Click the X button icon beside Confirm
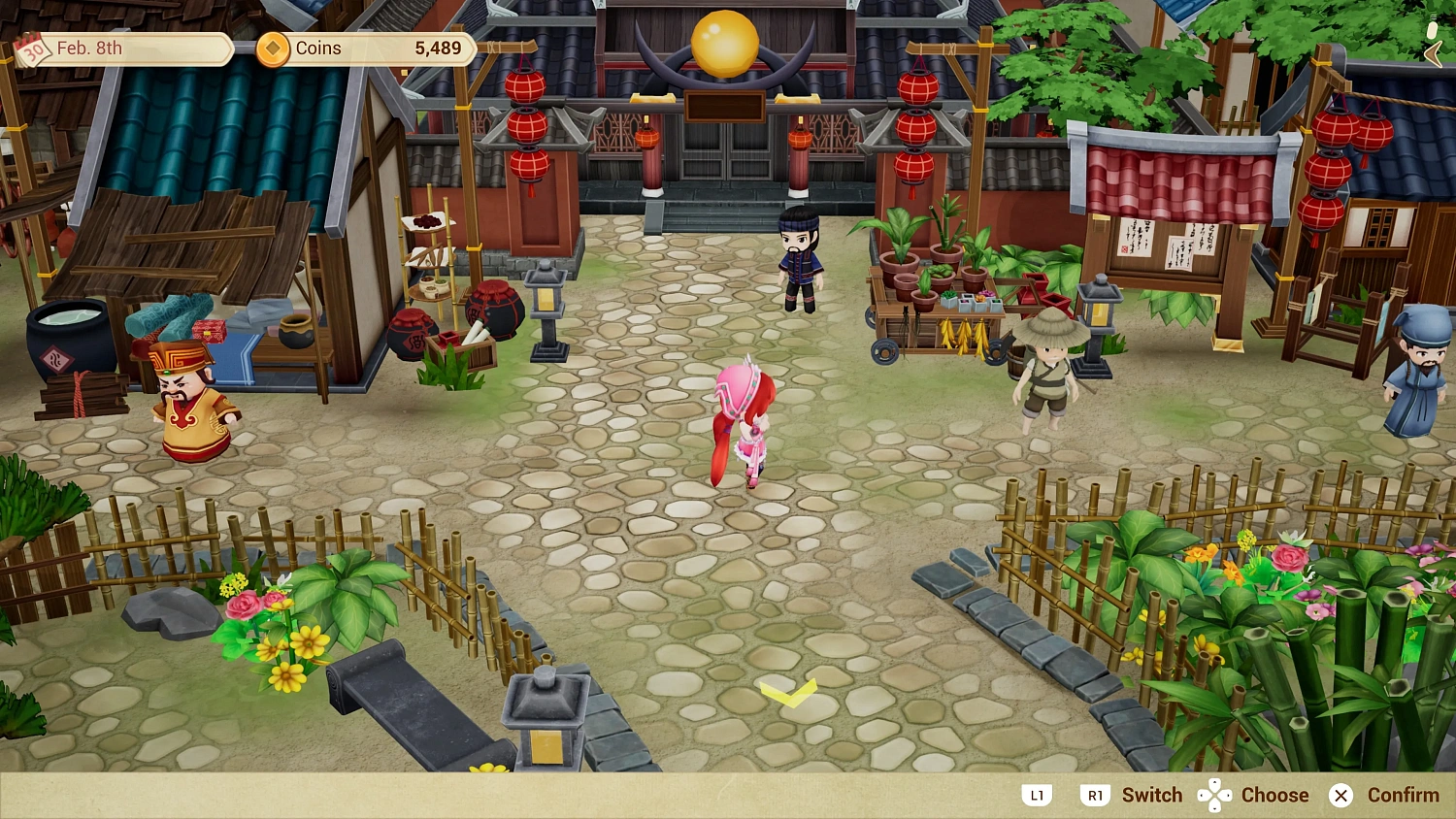This screenshot has height=819, width=1456. click(1341, 796)
